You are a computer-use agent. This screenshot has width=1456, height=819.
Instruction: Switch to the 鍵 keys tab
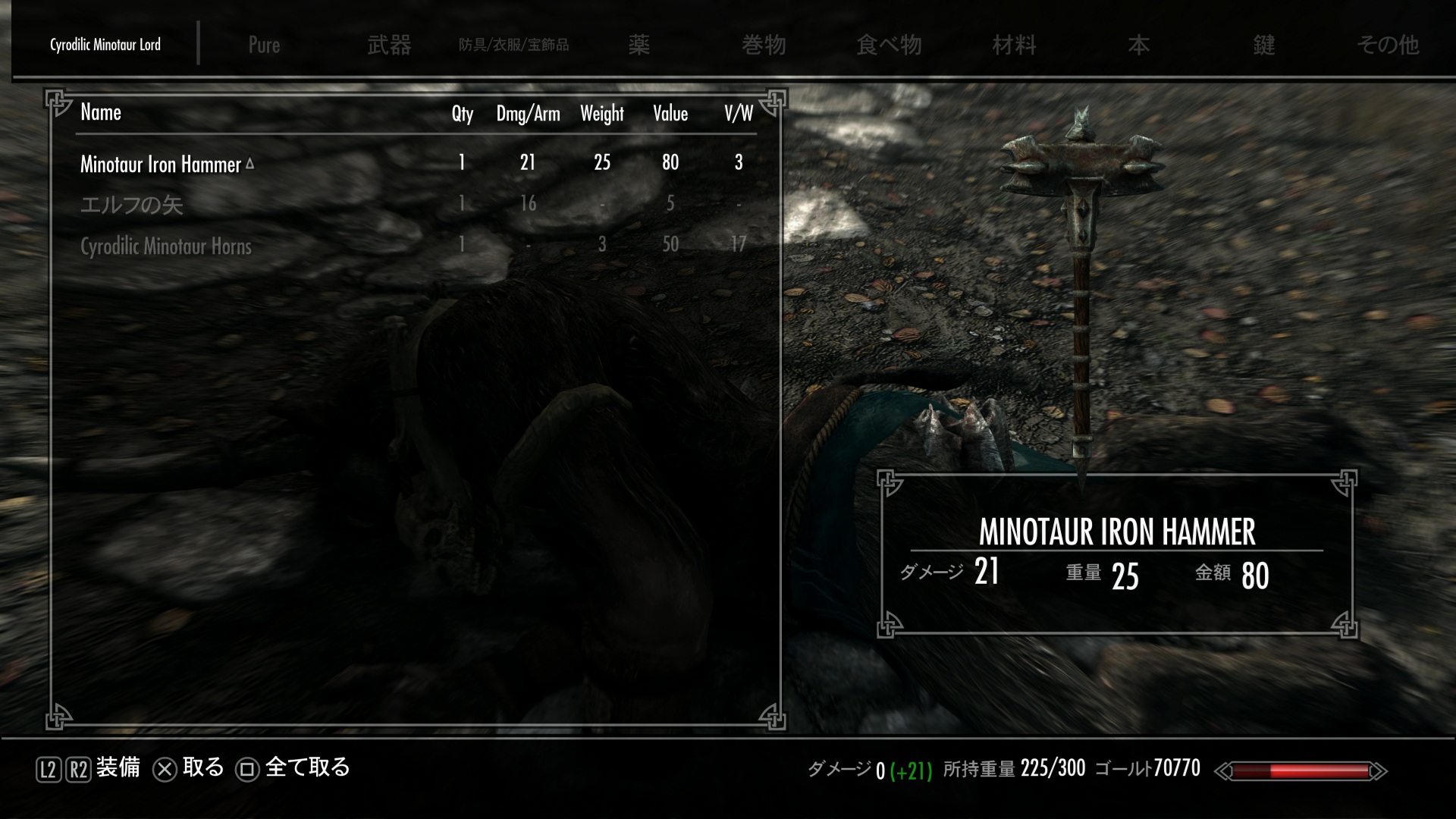pos(1263,45)
